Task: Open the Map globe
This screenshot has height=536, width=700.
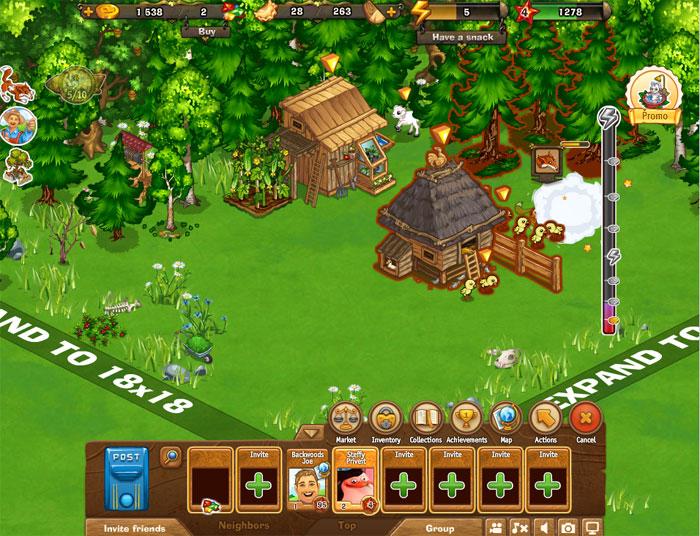Action: click(x=507, y=417)
